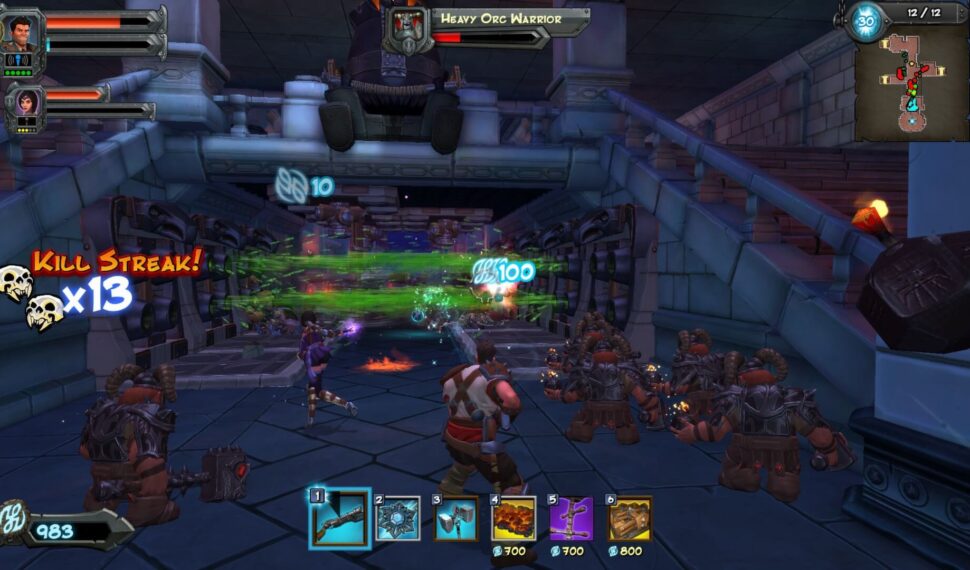
Task: Click the voice chat microphone indicator
Action: (20, 60)
